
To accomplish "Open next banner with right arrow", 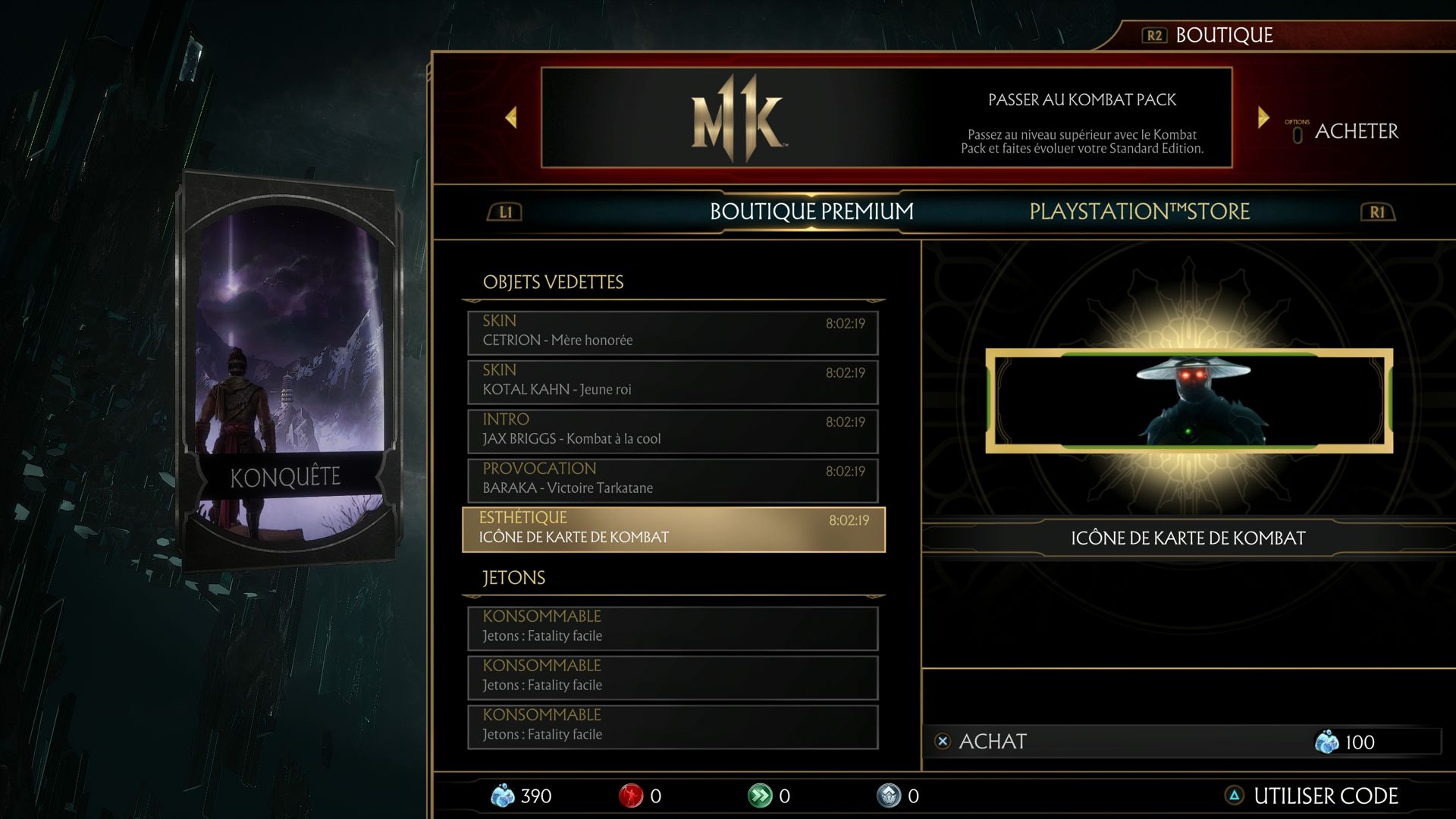I will click(1263, 116).
